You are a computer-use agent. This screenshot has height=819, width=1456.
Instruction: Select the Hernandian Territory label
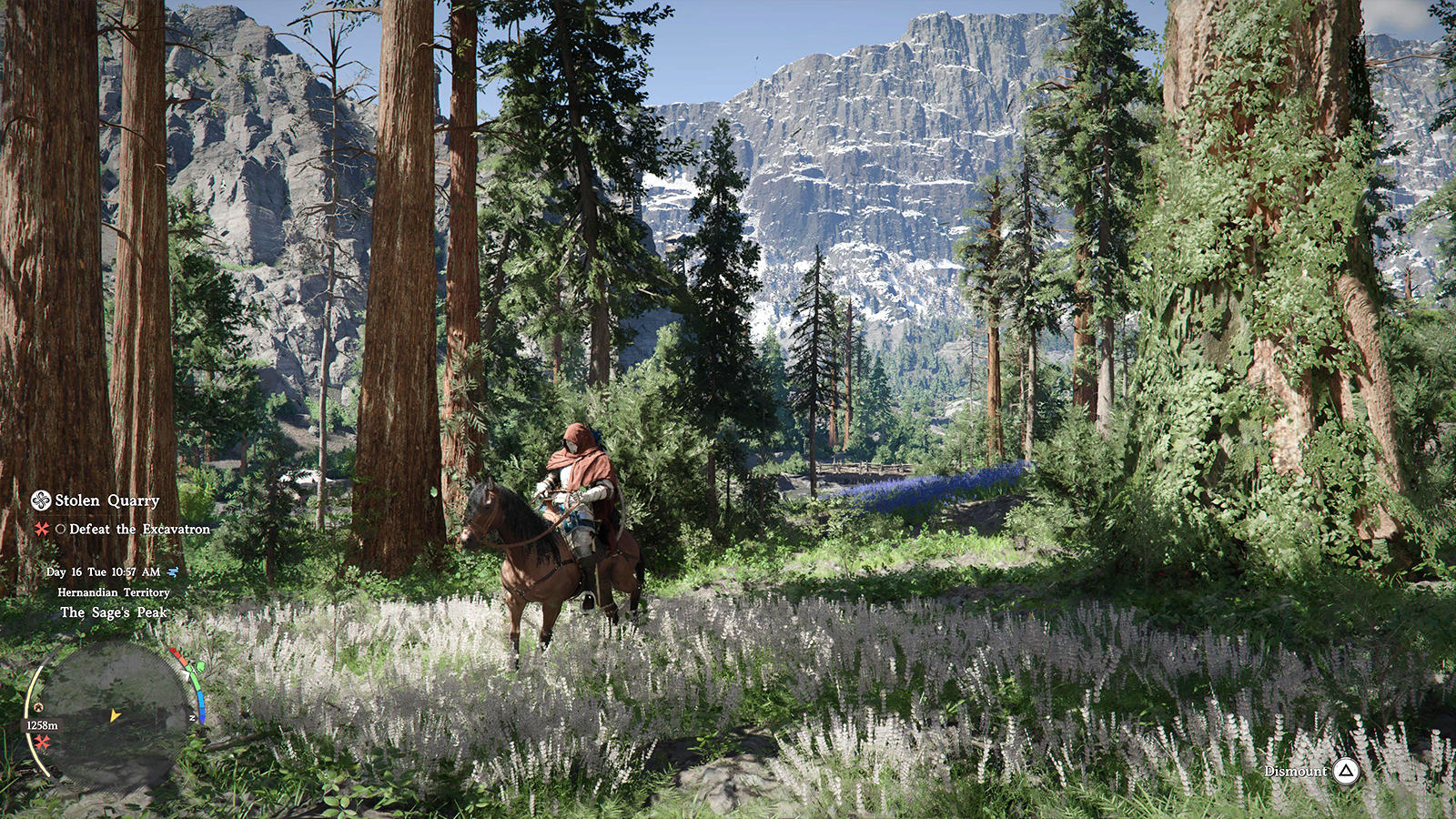[x=114, y=592]
